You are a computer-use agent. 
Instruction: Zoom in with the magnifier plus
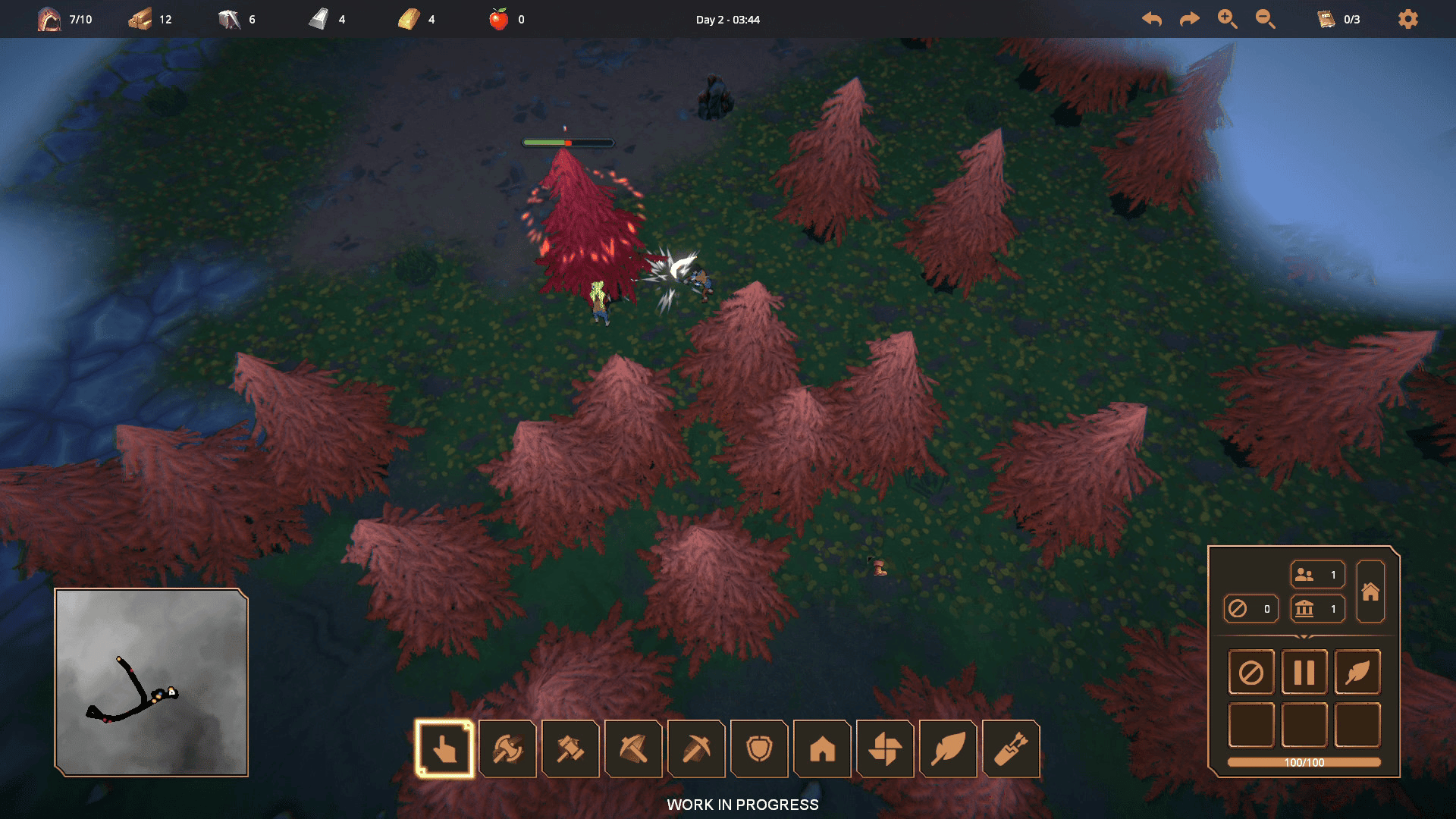1227,19
